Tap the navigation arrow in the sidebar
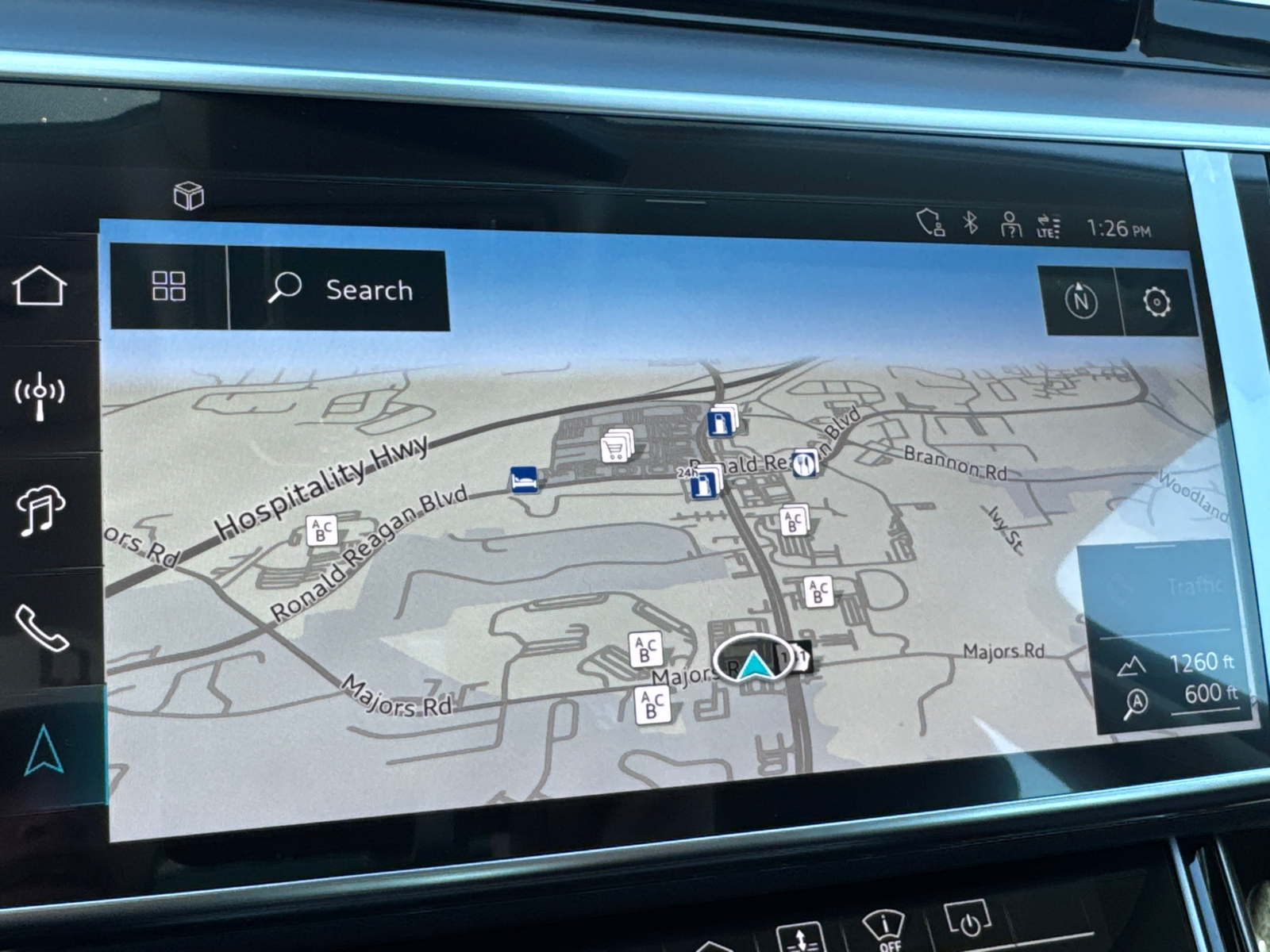 pos(44,750)
